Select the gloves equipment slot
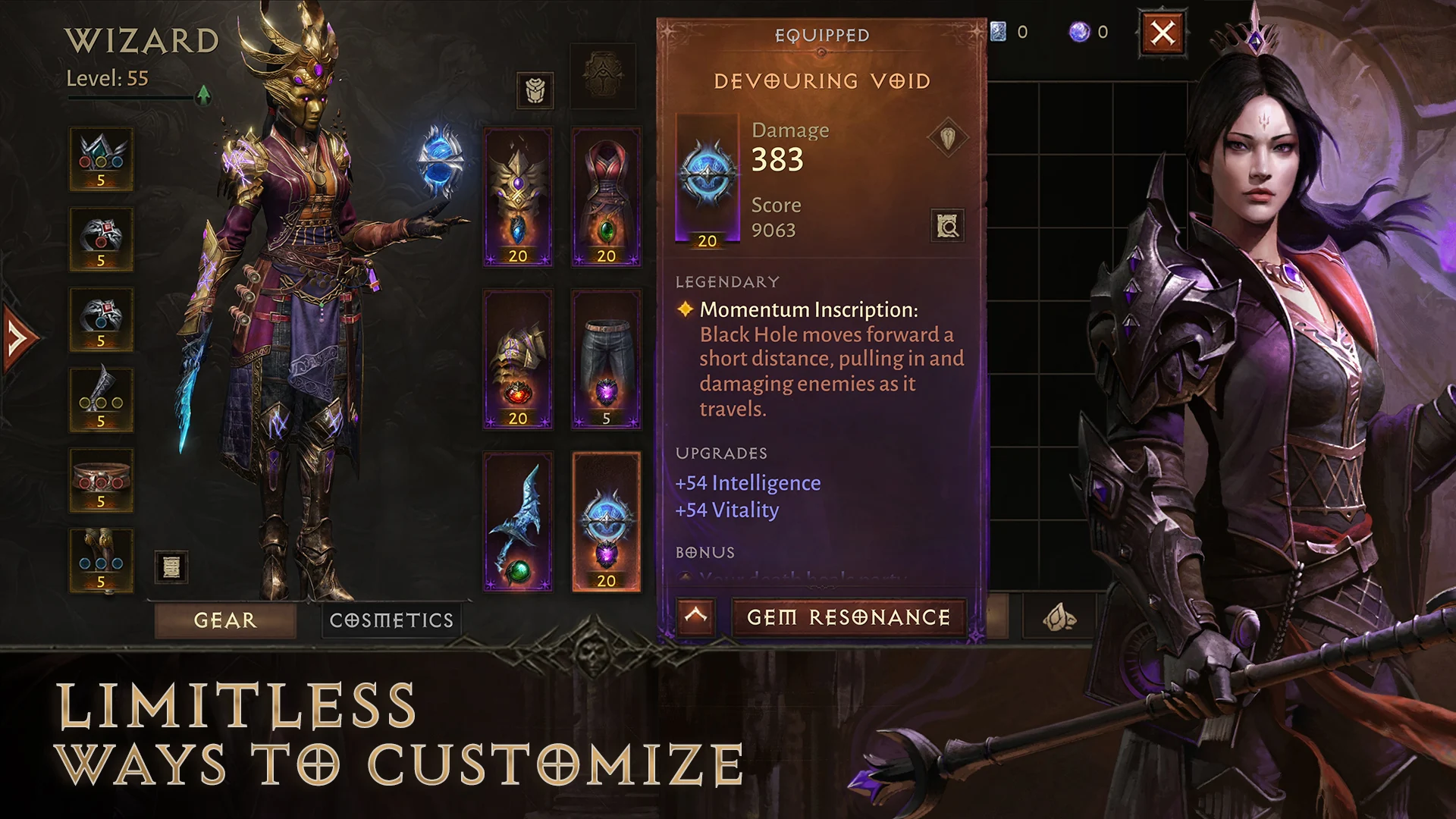 click(x=101, y=400)
